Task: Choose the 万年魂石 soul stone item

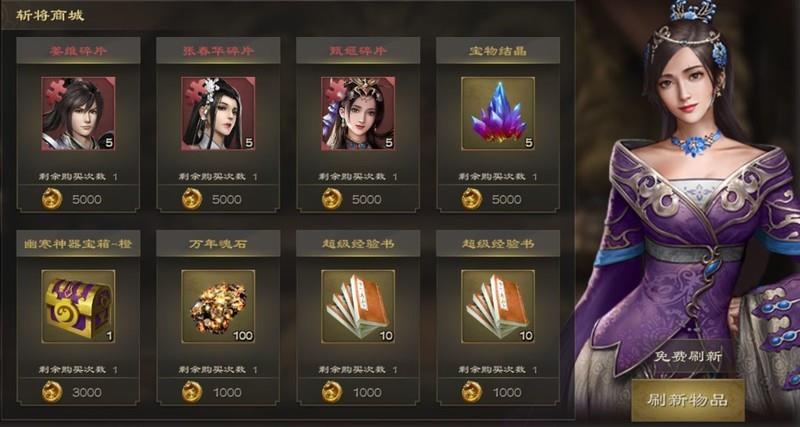Action: click(218, 306)
